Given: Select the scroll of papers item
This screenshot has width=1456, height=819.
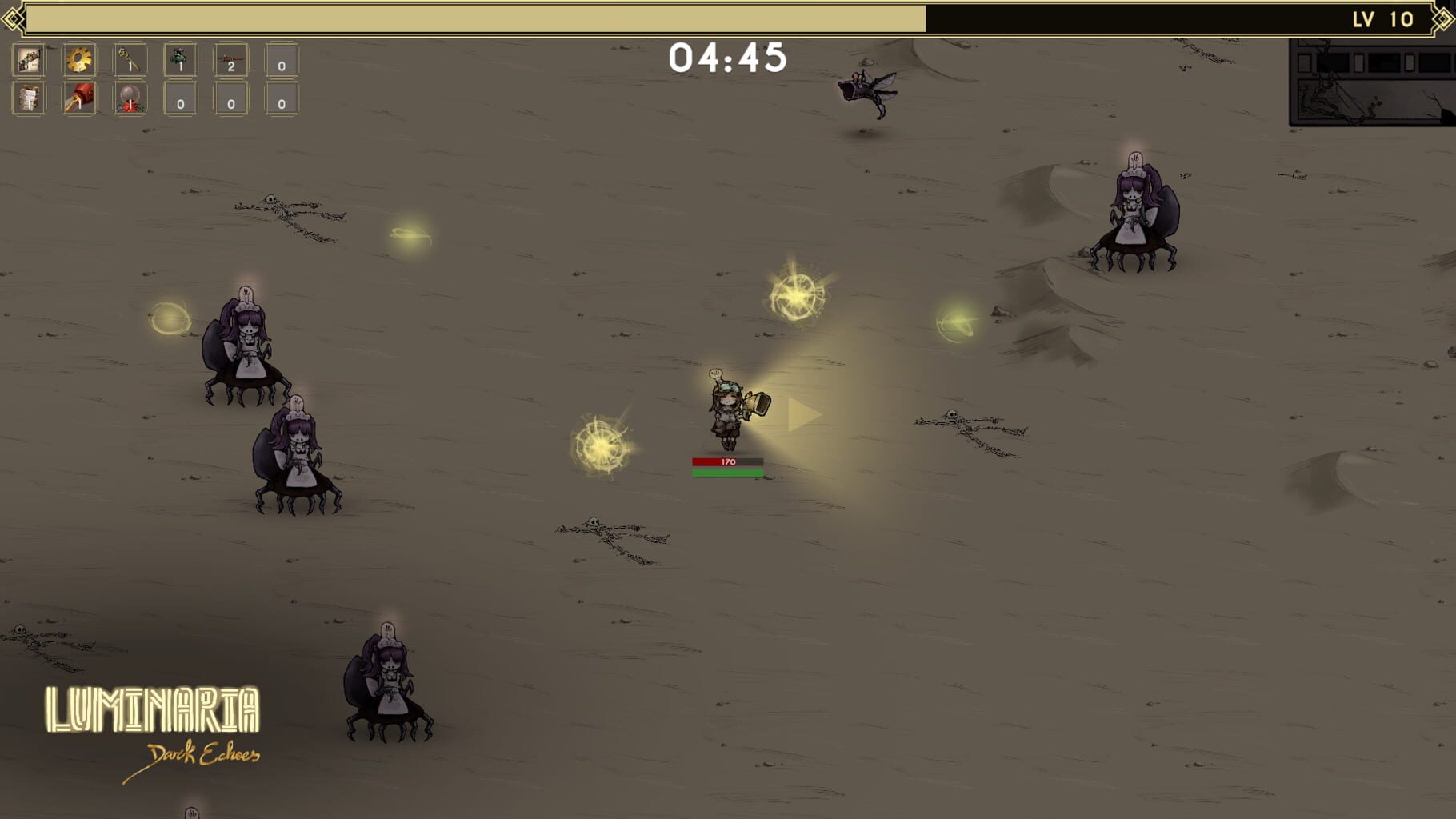Looking at the screenshot, I should click(28, 98).
